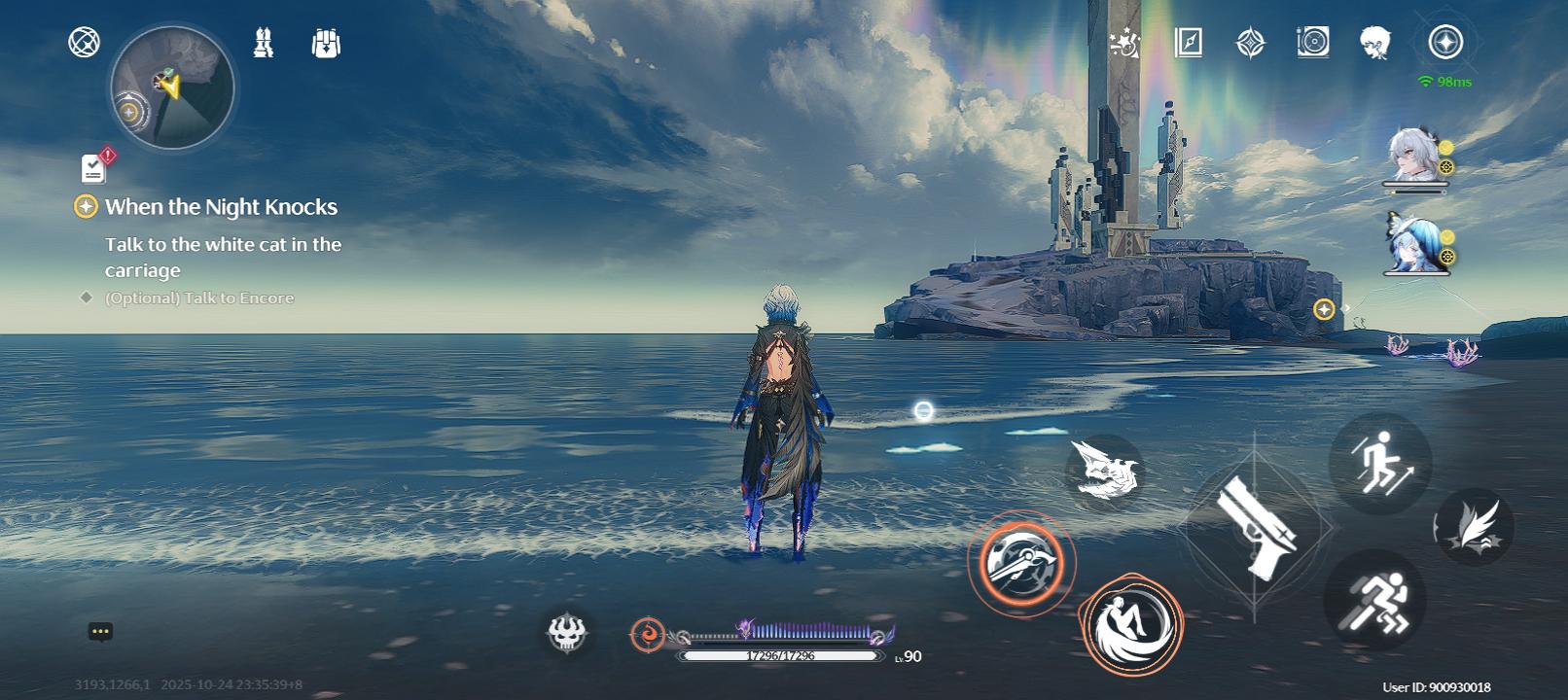Screen dimensions: 1568x700
Task: Open the events star-diamond icon
Action: coord(1250,43)
